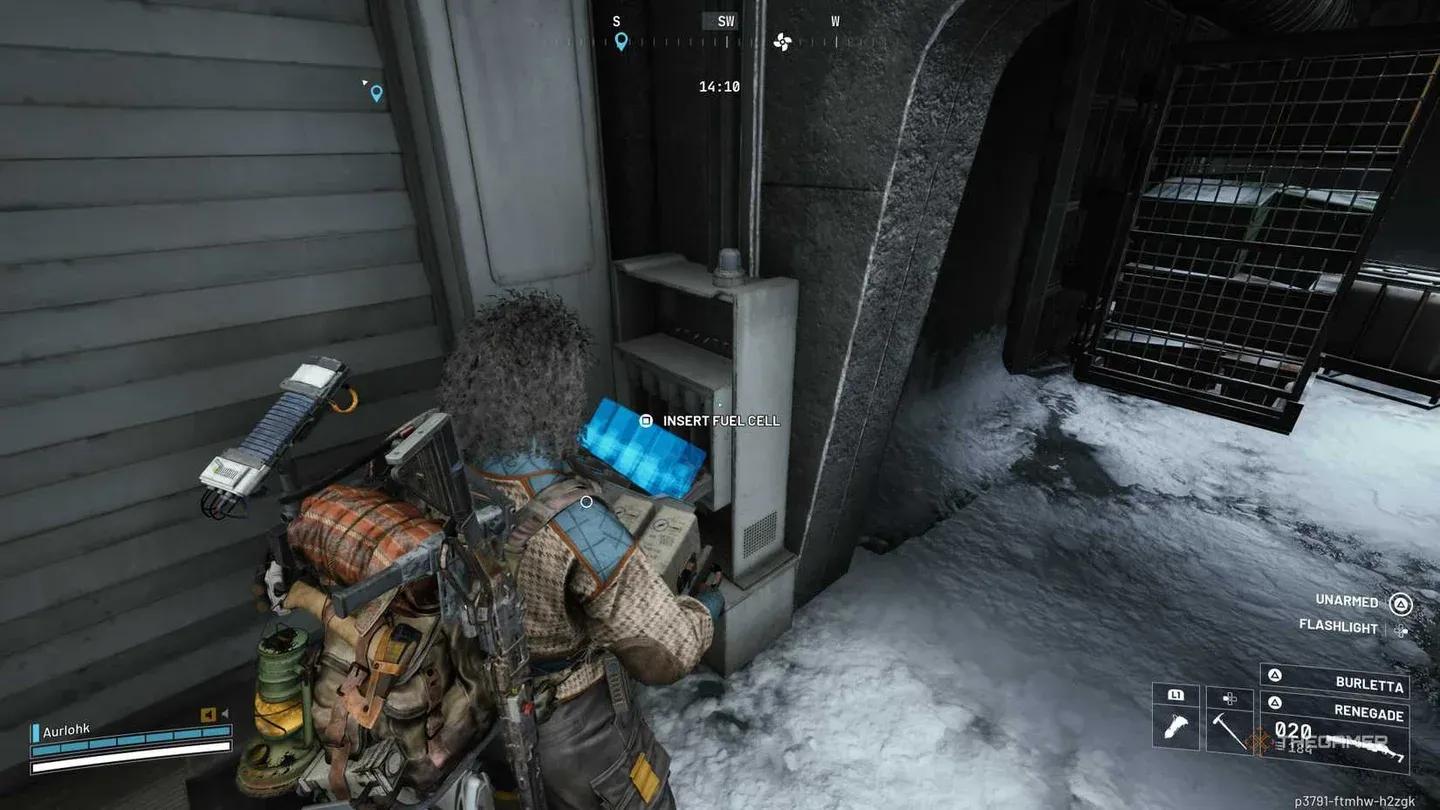Select the Renegade weapon entry

tap(1368, 710)
